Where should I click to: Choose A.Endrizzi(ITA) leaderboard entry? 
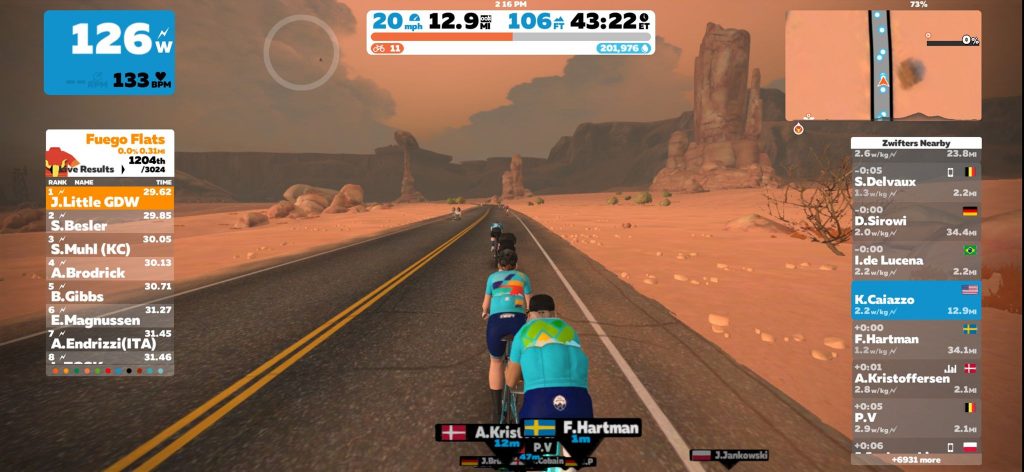point(110,341)
